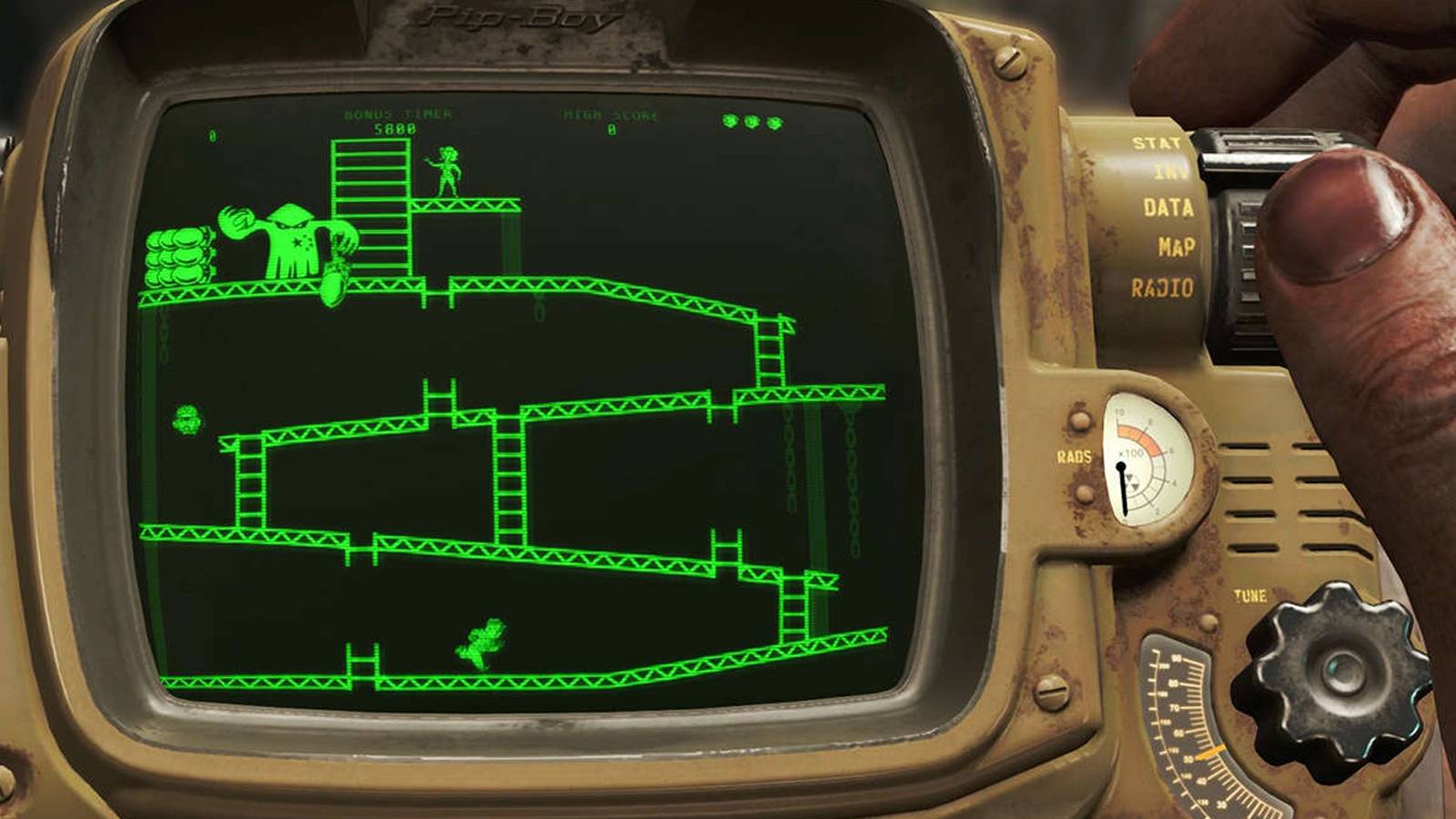
Task: Switch to the STAT tab
Action: (x=1156, y=143)
